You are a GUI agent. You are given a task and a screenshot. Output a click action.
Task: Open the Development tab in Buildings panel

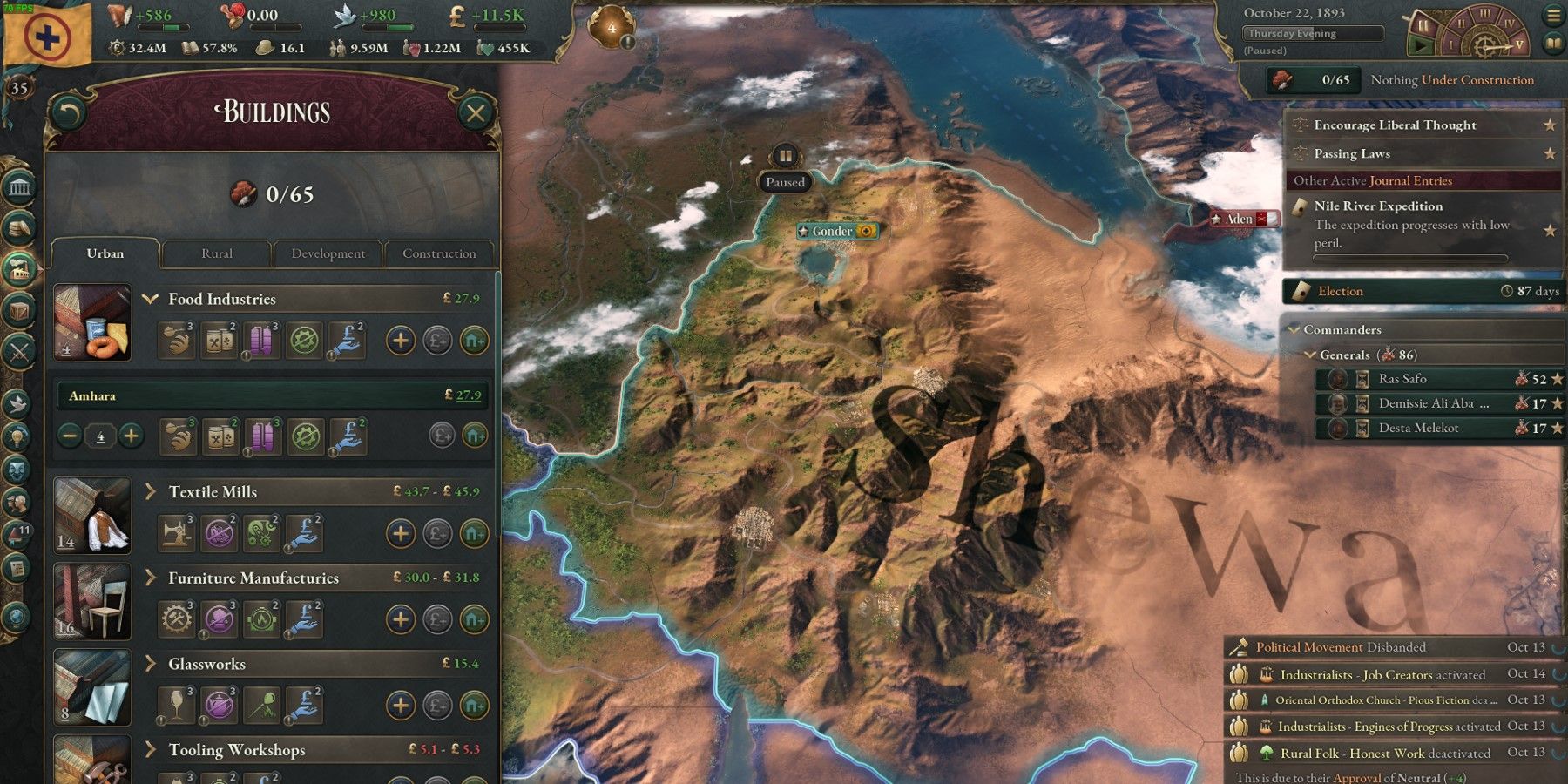pyautogui.click(x=327, y=253)
